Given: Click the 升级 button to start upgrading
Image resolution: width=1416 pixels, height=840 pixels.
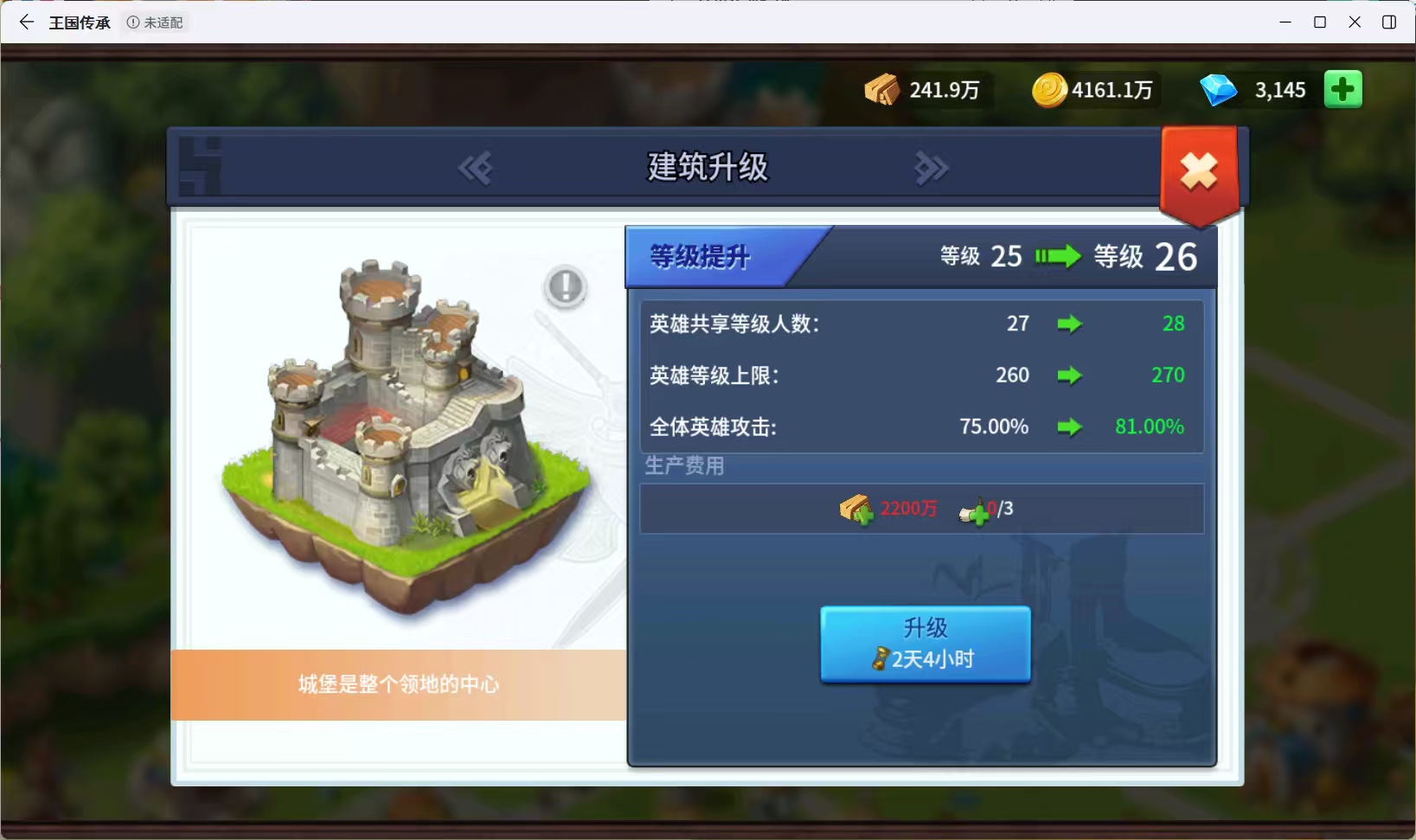Looking at the screenshot, I should coord(925,643).
